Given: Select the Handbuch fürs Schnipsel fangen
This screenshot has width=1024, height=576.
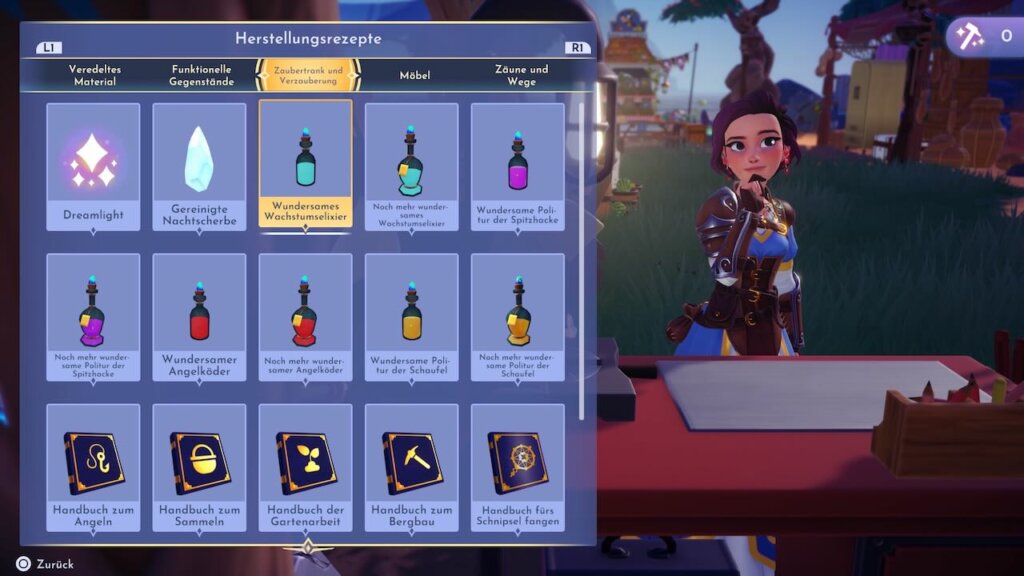Looking at the screenshot, I should pos(517,467).
